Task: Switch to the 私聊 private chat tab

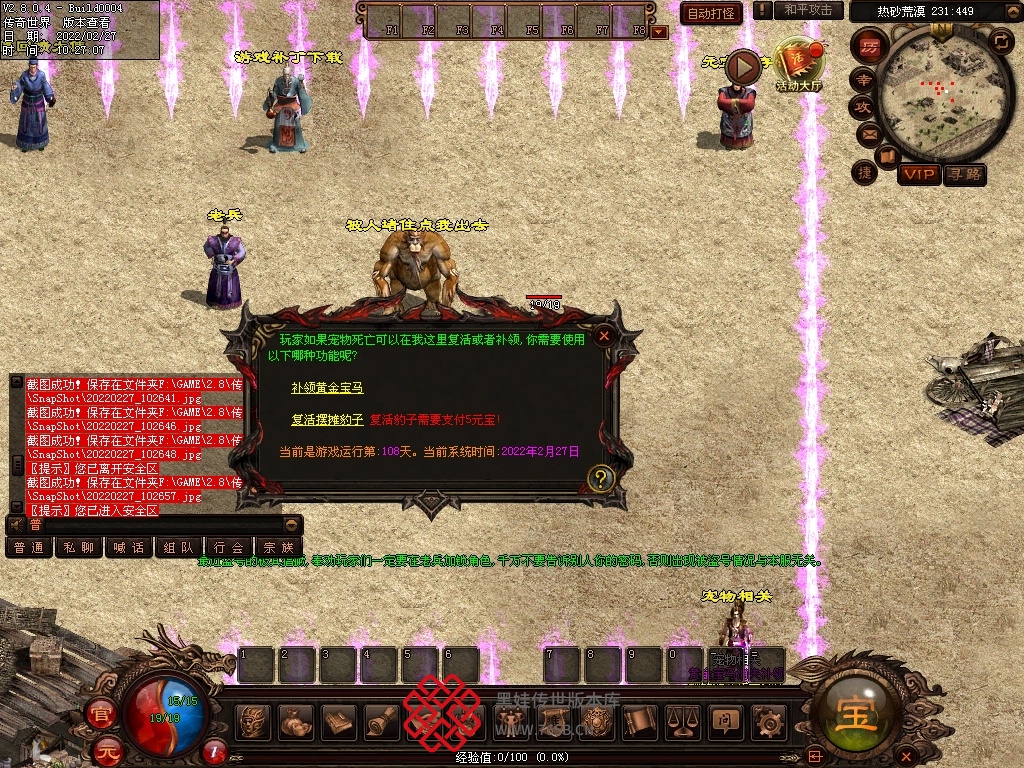Action: pos(79,548)
